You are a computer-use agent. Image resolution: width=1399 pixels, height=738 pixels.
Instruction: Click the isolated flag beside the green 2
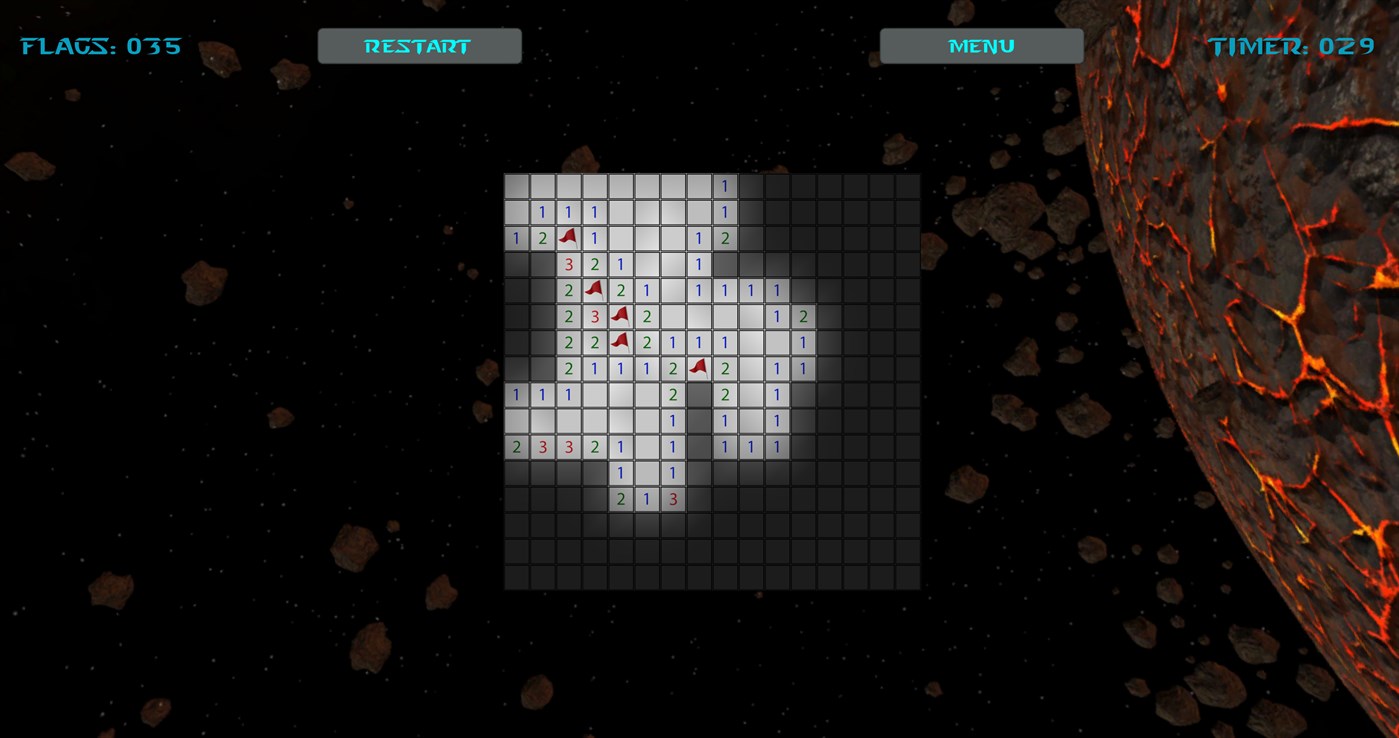click(x=697, y=368)
